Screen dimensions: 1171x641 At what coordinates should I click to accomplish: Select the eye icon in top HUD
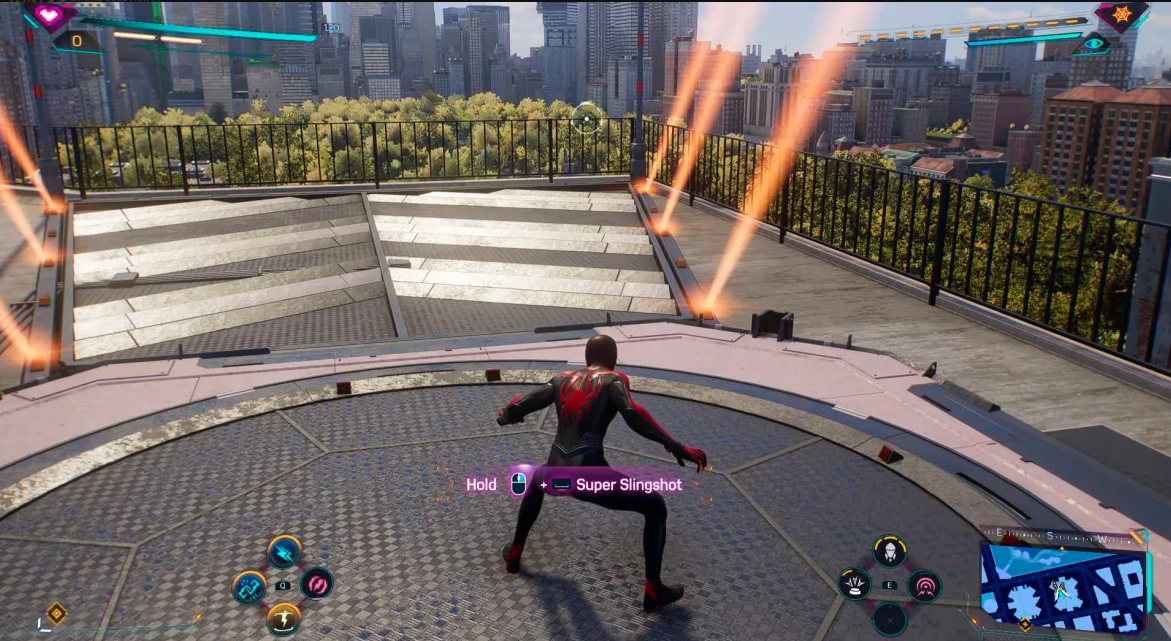[x=1095, y=43]
